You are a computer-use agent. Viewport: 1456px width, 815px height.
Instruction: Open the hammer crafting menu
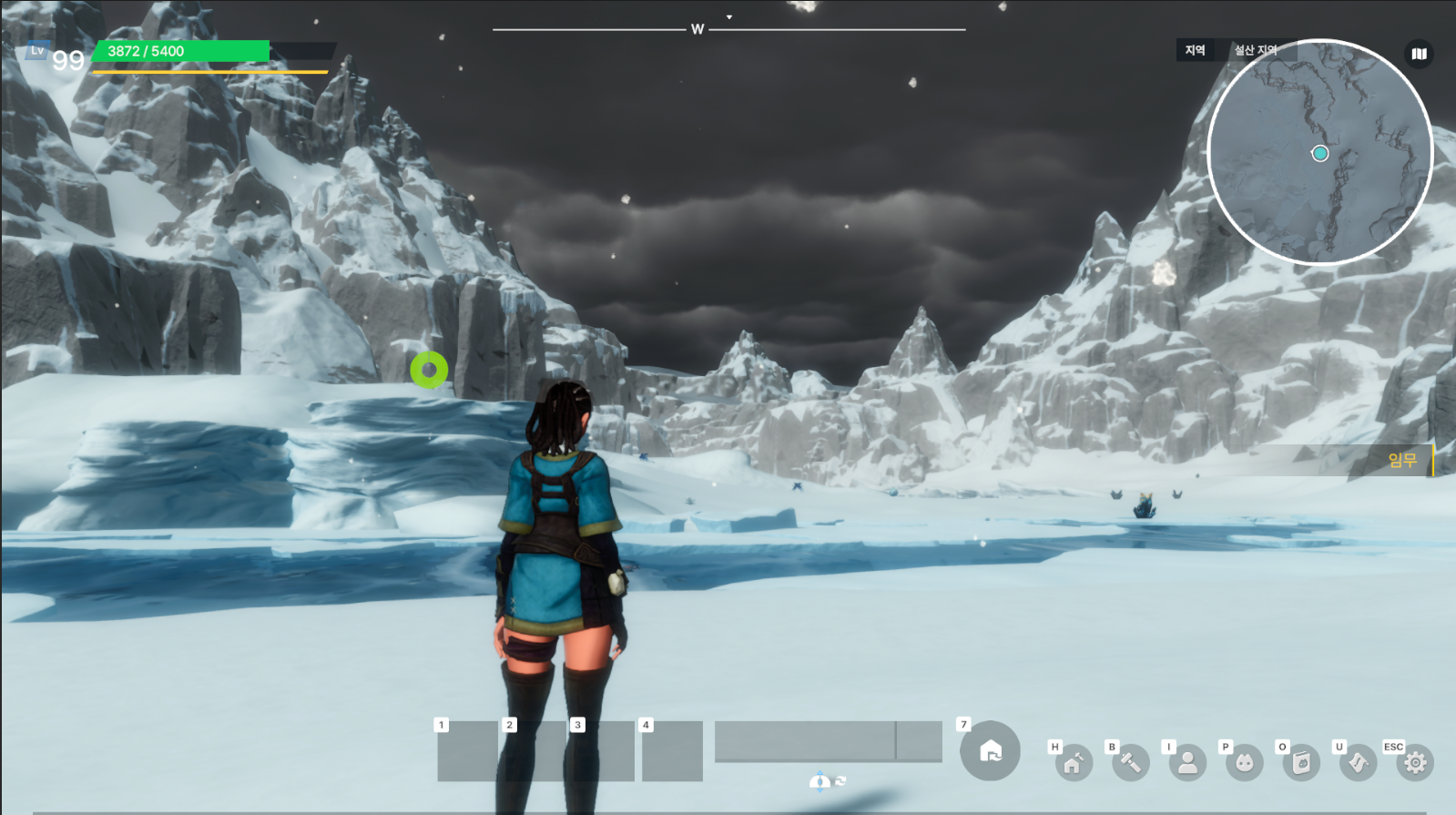pyautogui.click(x=1131, y=763)
